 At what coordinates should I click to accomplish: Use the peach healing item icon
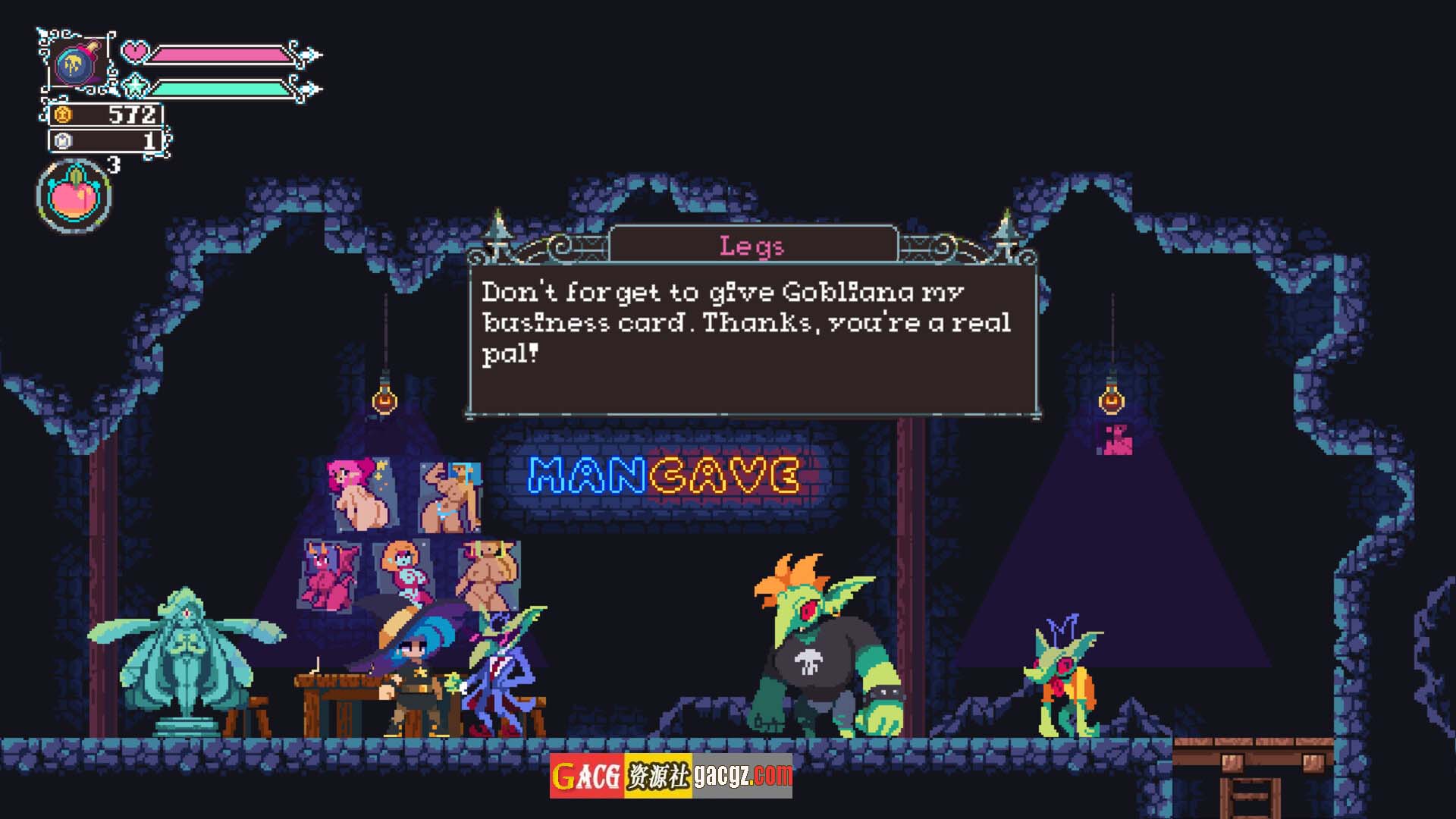[74, 196]
